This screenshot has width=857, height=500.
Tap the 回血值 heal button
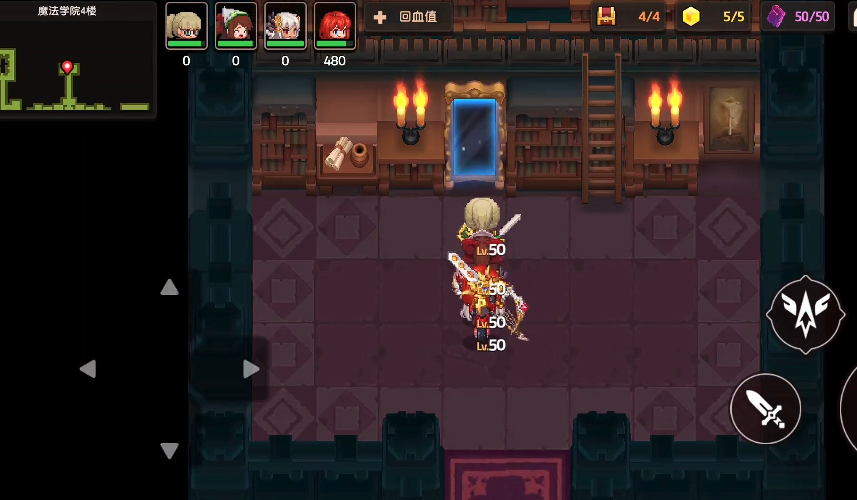408,17
